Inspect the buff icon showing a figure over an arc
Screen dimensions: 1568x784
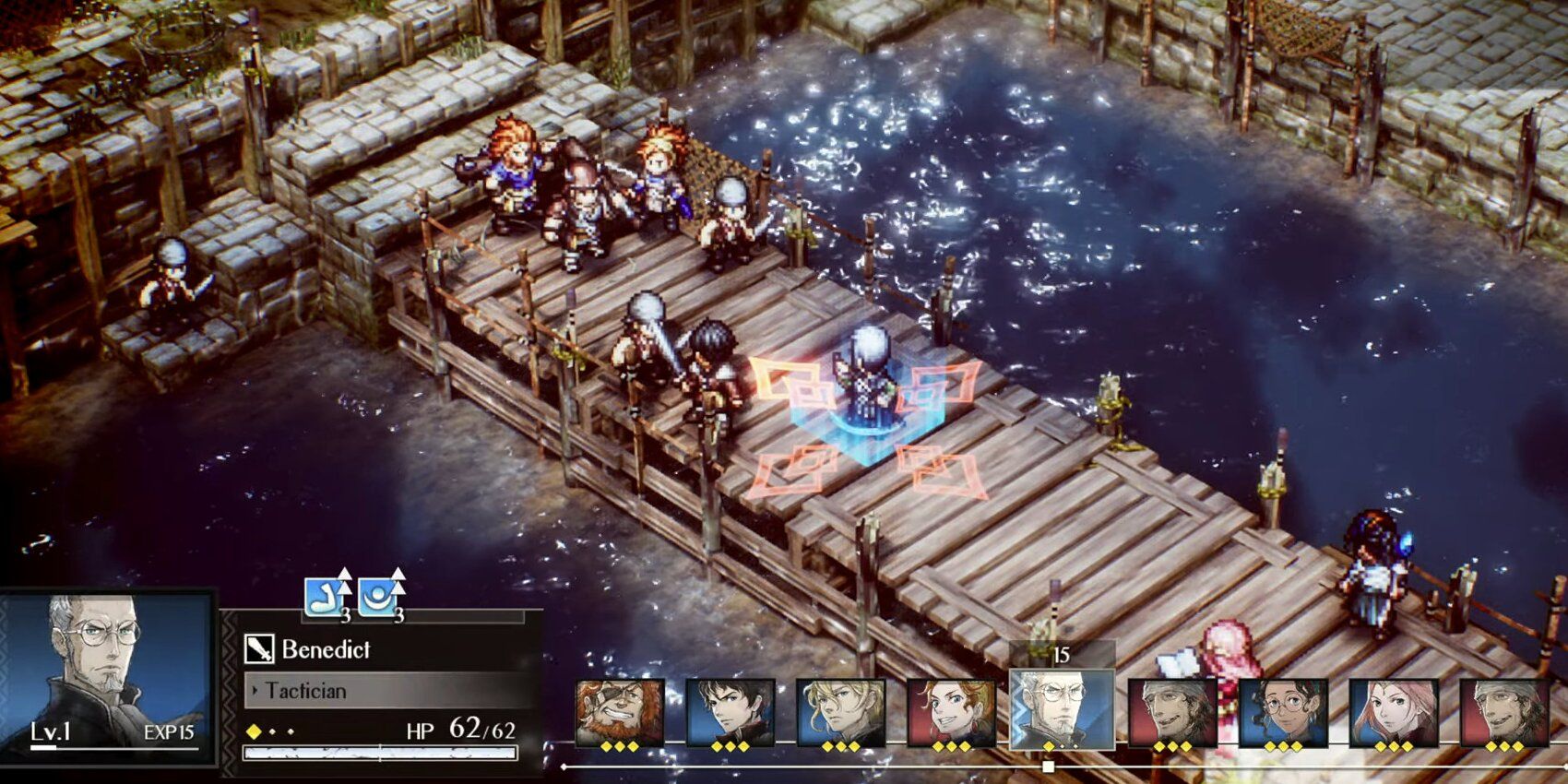point(379,598)
